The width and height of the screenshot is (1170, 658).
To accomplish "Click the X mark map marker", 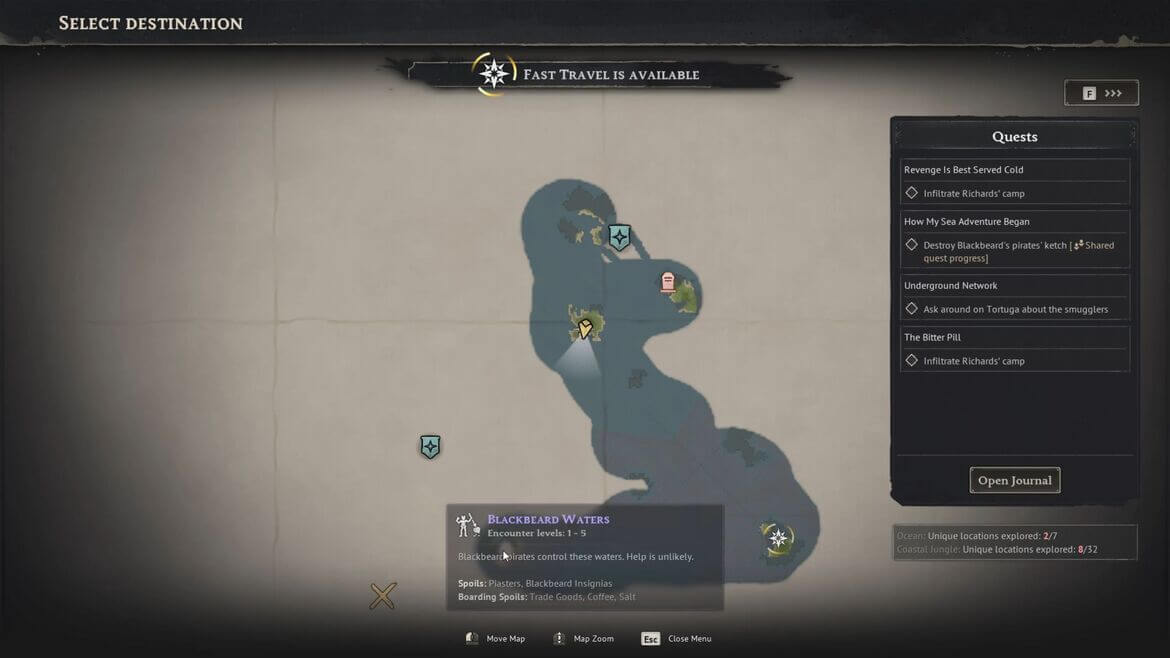I will pos(383,597).
